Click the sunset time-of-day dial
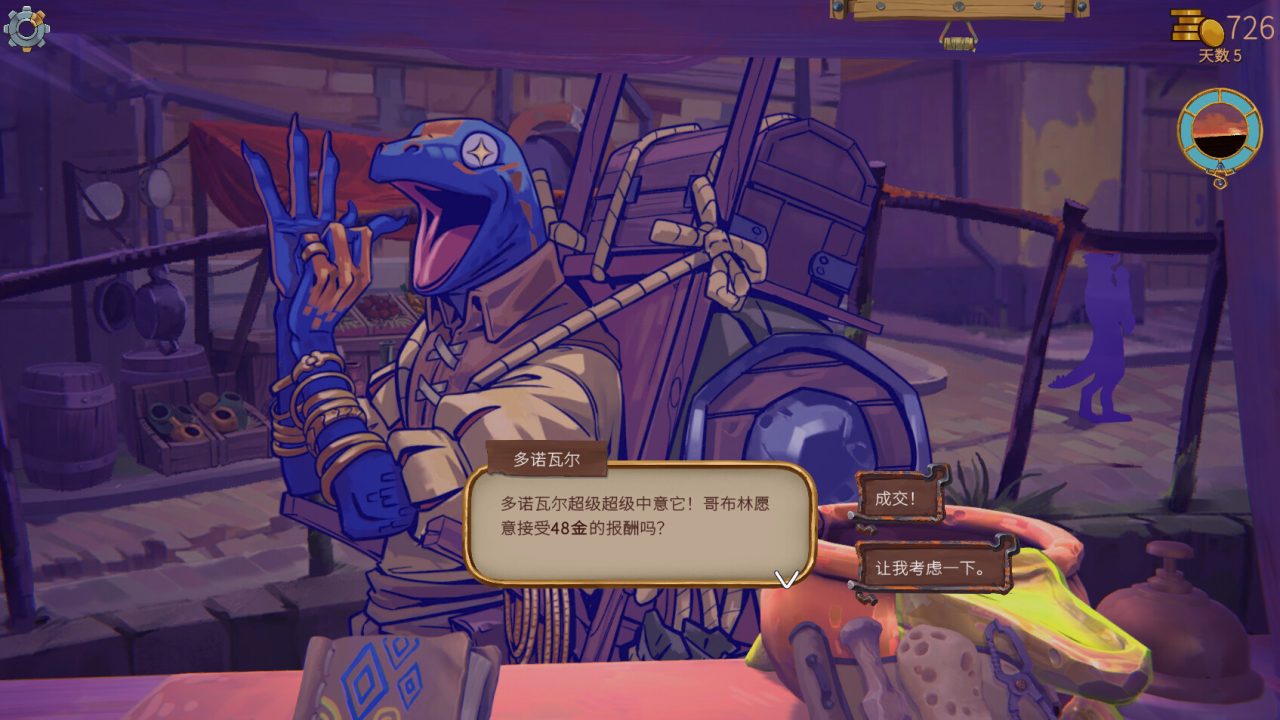This screenshot has width=1280, height=720. pyautogui.click(x=1219, y=133)
